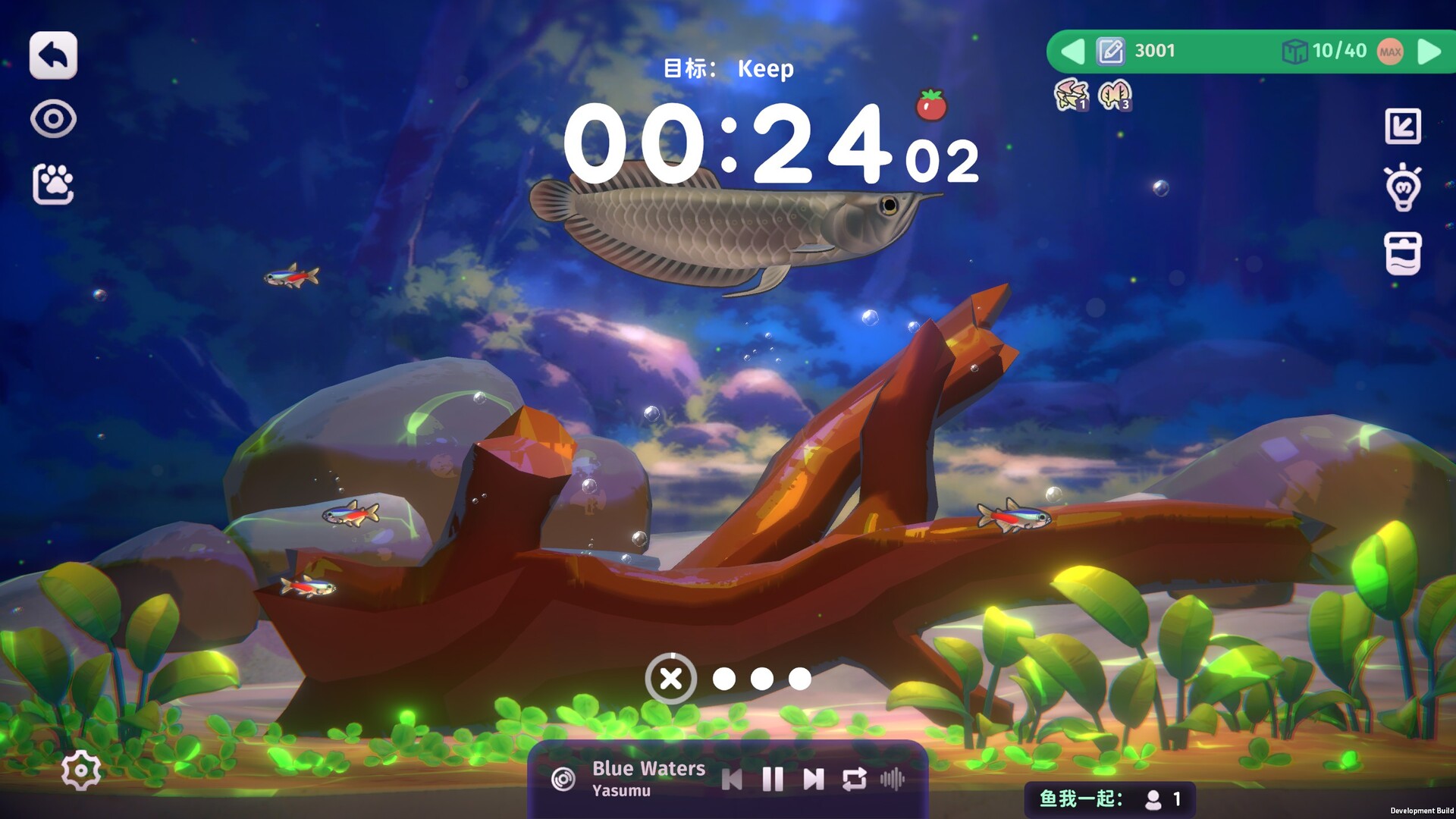Open the feeding jar panel on the right
This screenshot has width=1456, height=819.
(x=1404, y=253)
